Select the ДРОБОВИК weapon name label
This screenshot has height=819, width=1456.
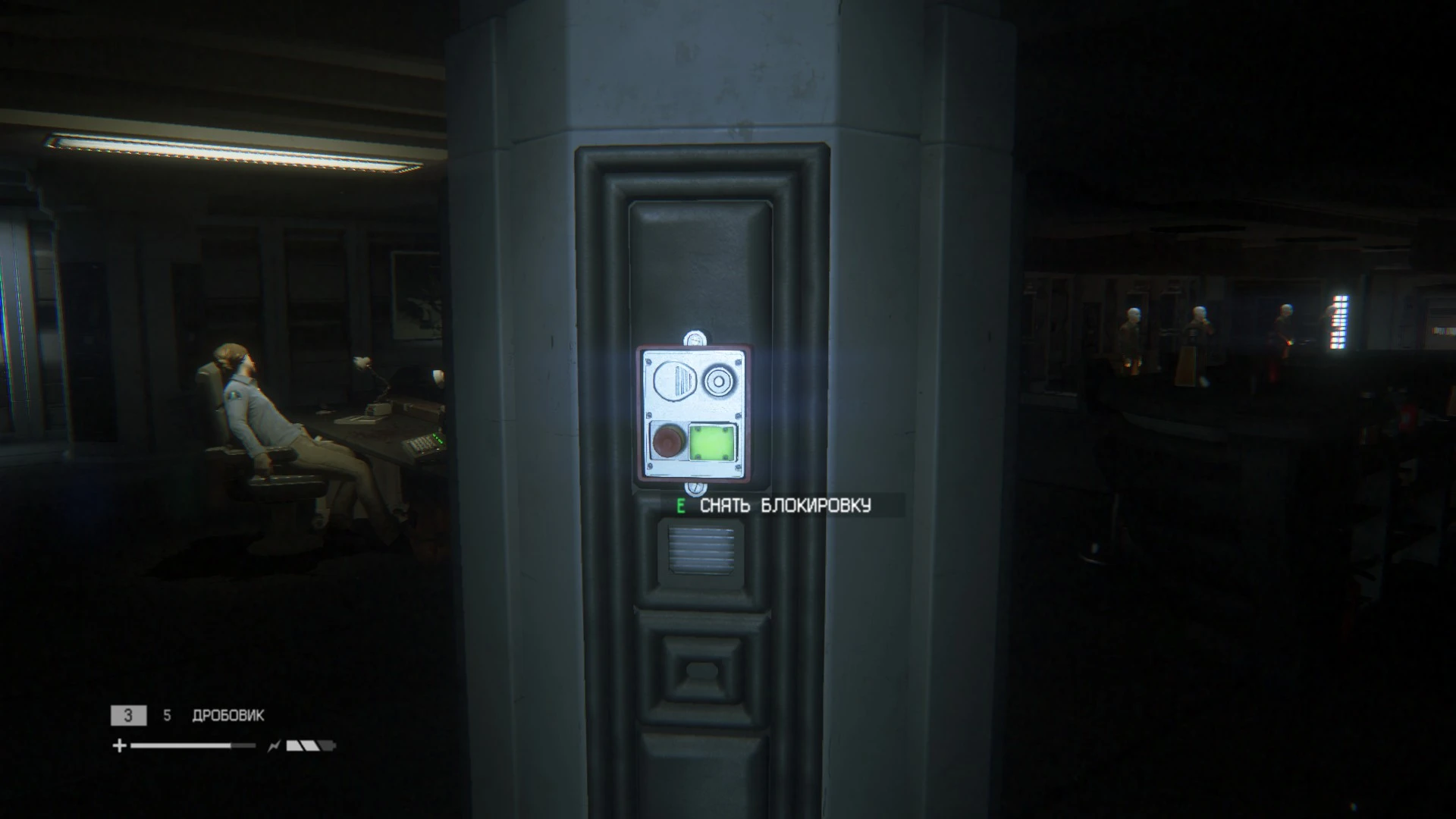tap(228, 715)
